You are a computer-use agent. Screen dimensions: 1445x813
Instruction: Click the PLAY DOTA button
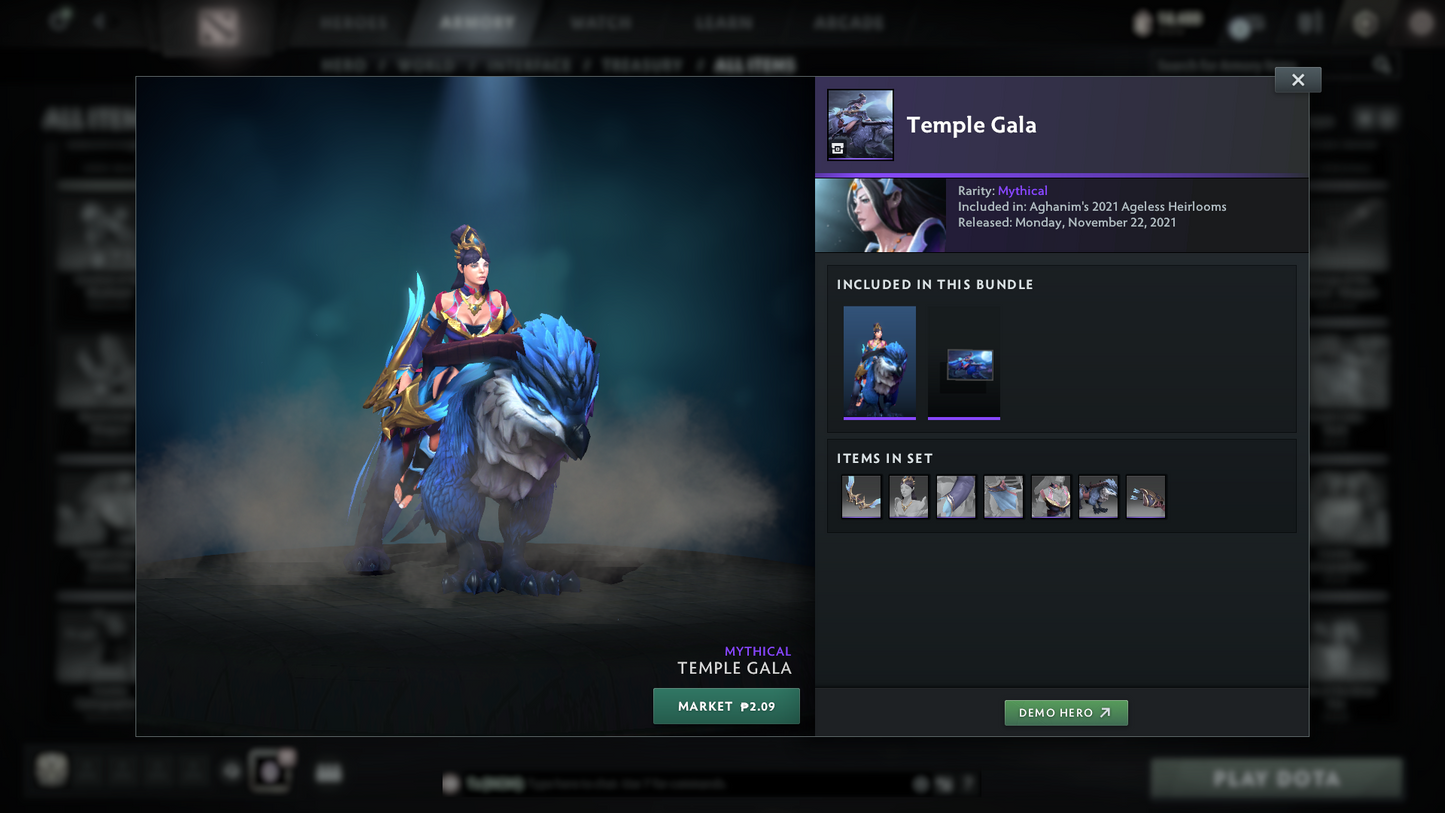point(1274,778)
